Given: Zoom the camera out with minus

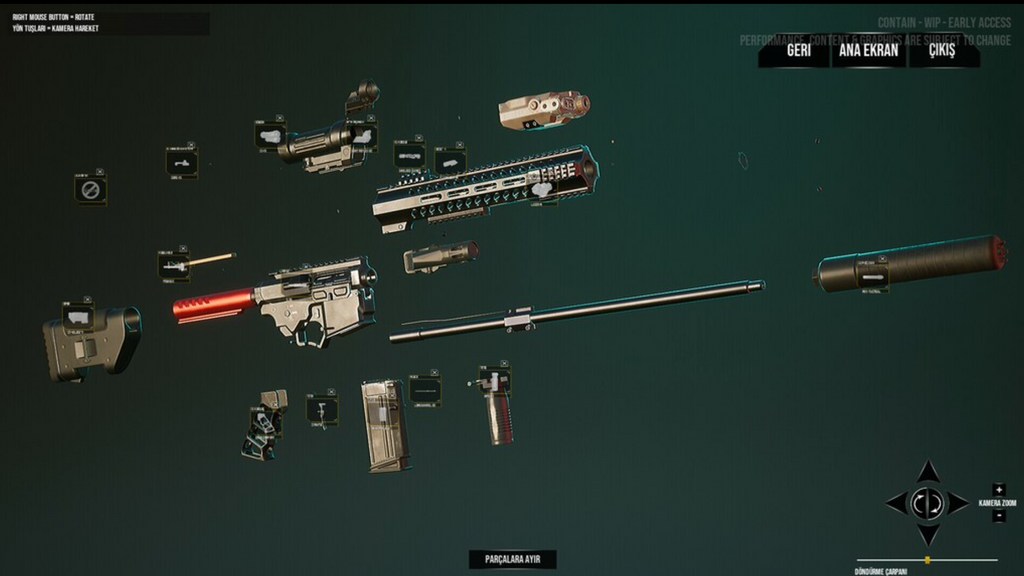Looking at the screenshot, I should pos(998,516).
